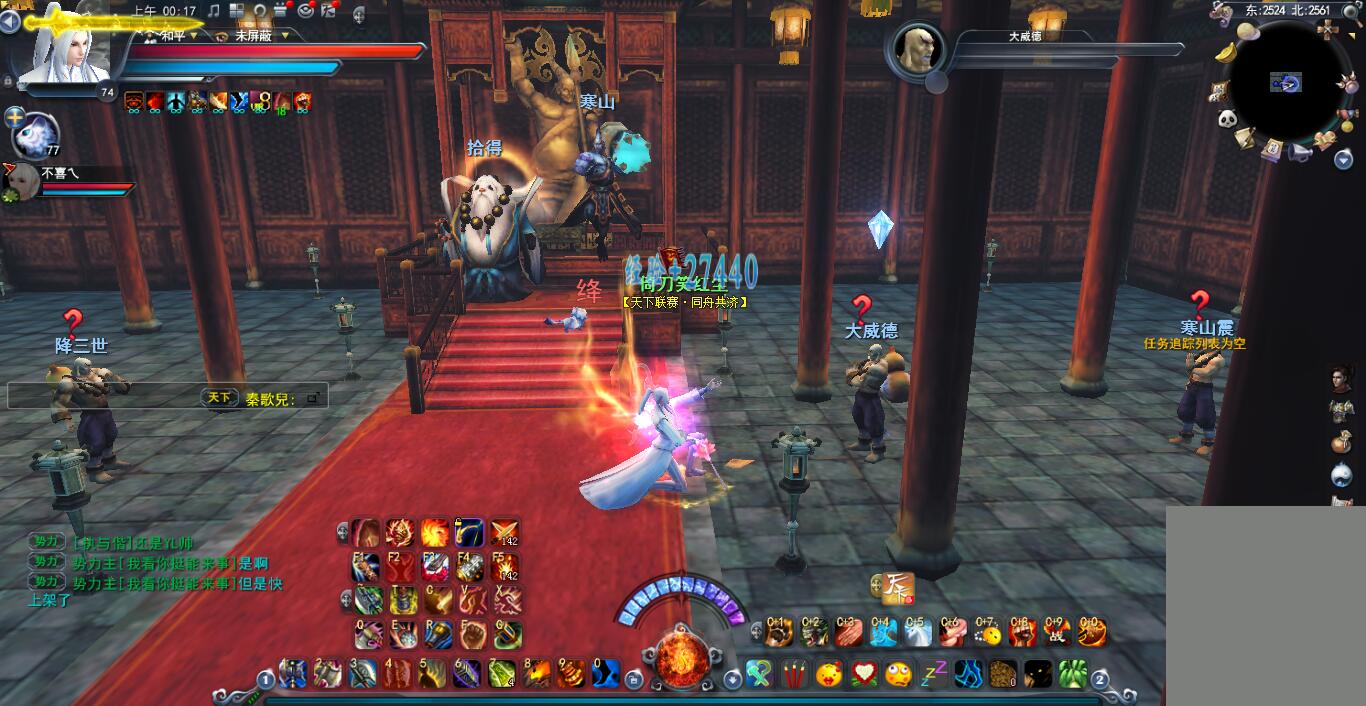Select party member 不喜乀 portrait
Image resolution: width=1366 pixels, height=706 pixels.
click(x=19, y=182)
